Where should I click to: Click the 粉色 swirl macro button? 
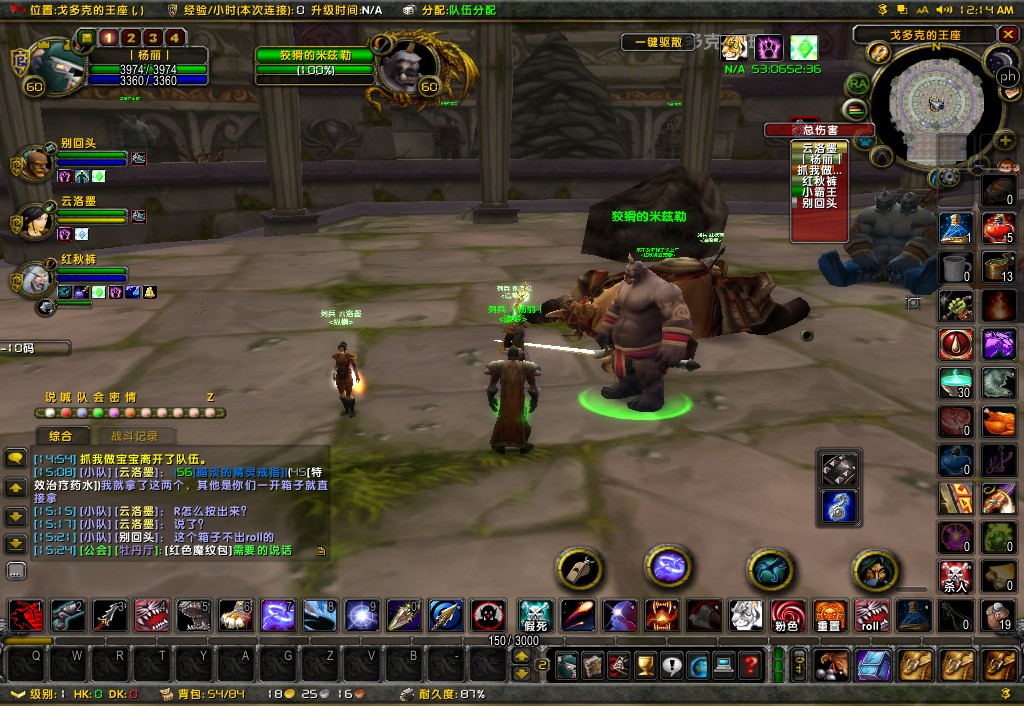pos(787,615)
